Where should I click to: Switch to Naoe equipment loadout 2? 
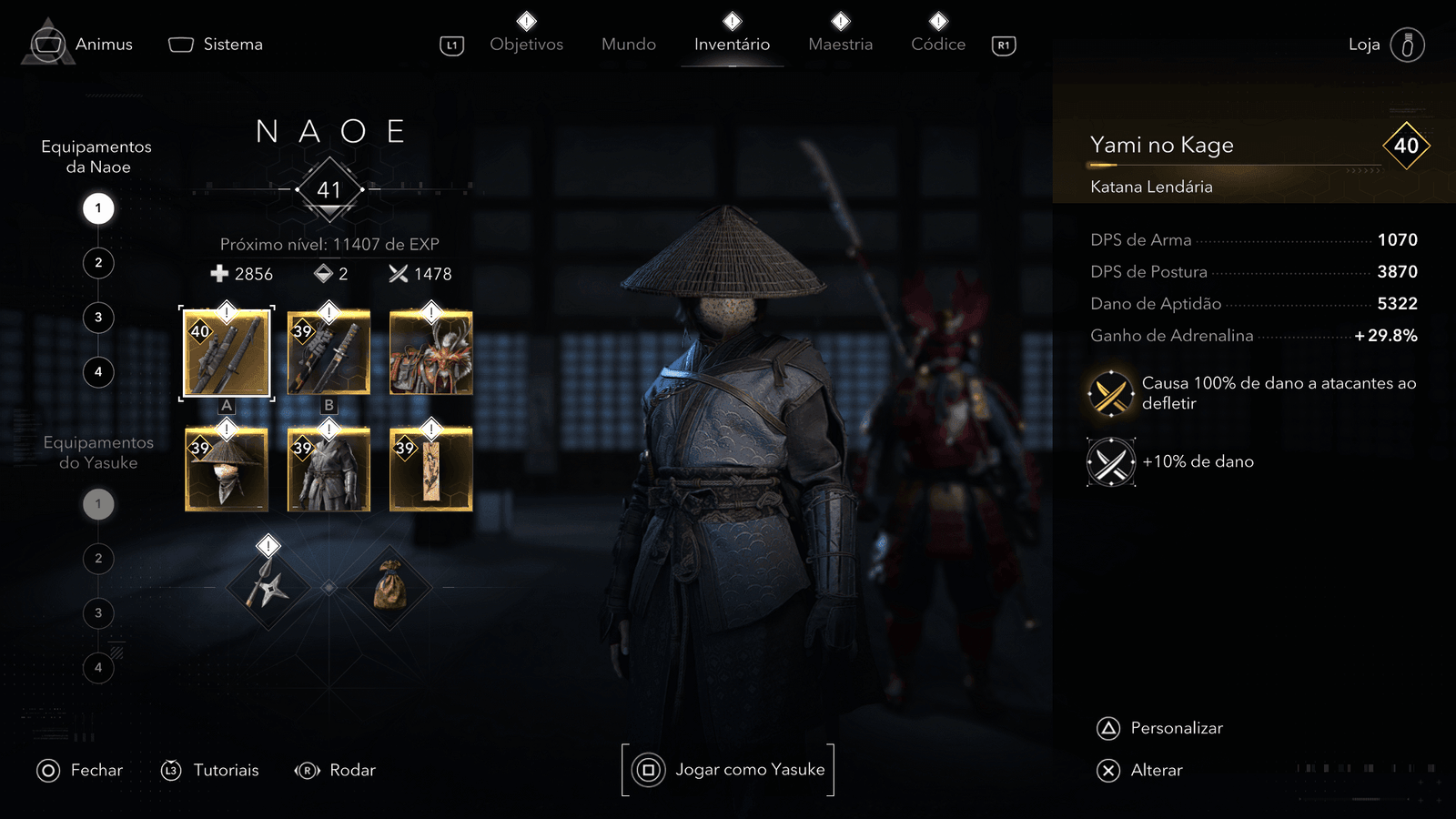pyautogui.click(x=98, y=263)
